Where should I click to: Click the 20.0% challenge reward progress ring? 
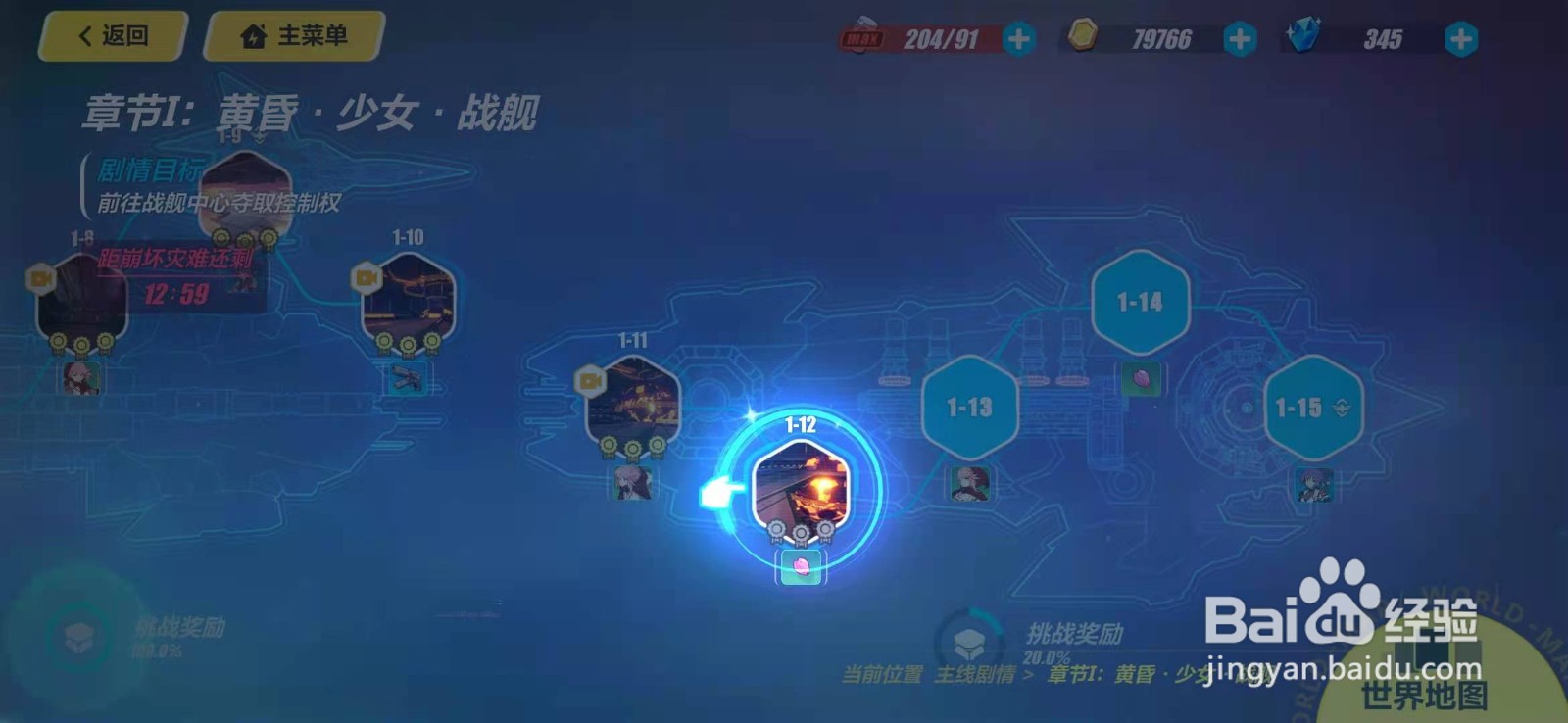(970, 642)
